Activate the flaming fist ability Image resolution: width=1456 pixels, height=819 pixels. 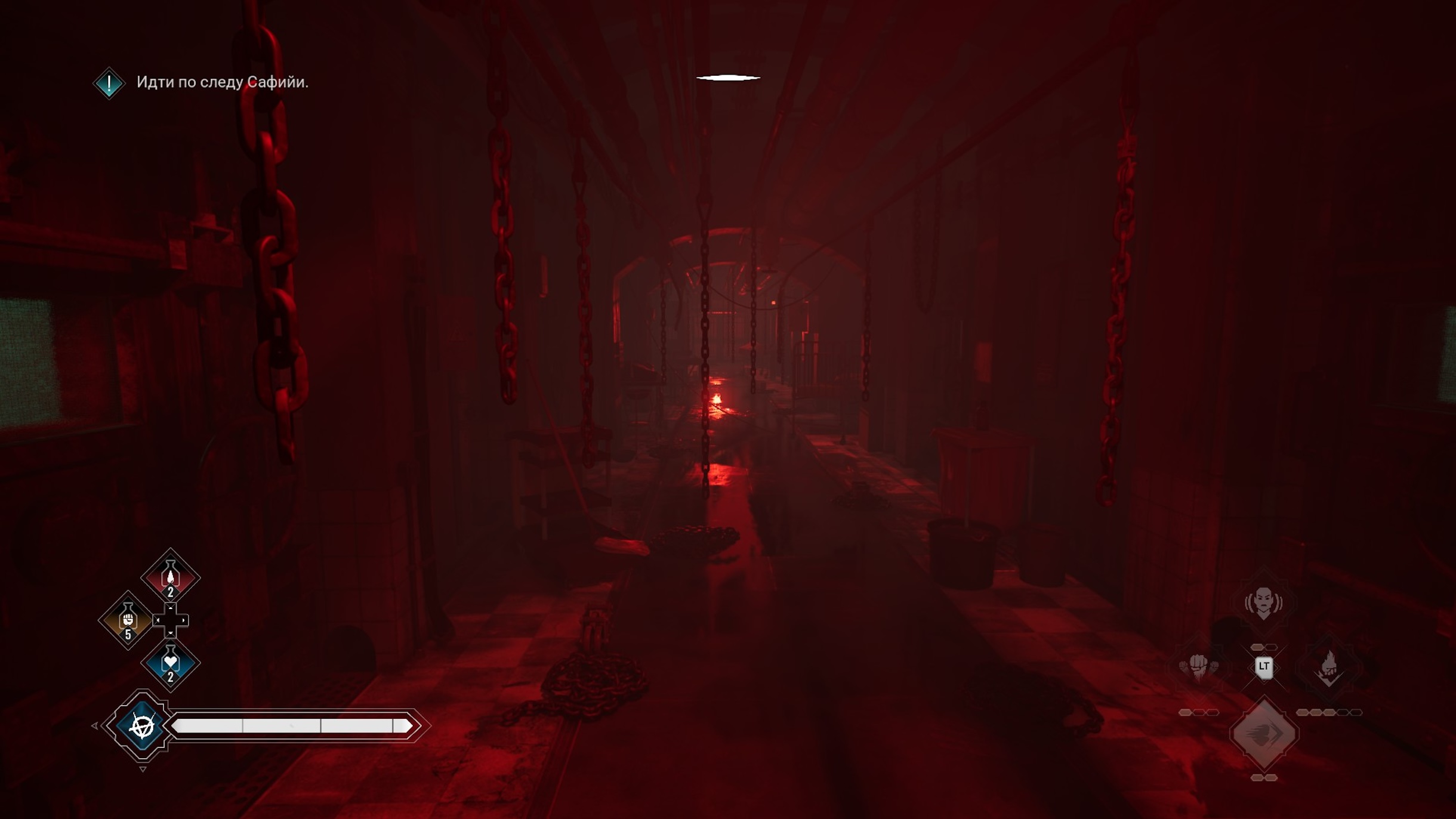[x=1329, y=666]
